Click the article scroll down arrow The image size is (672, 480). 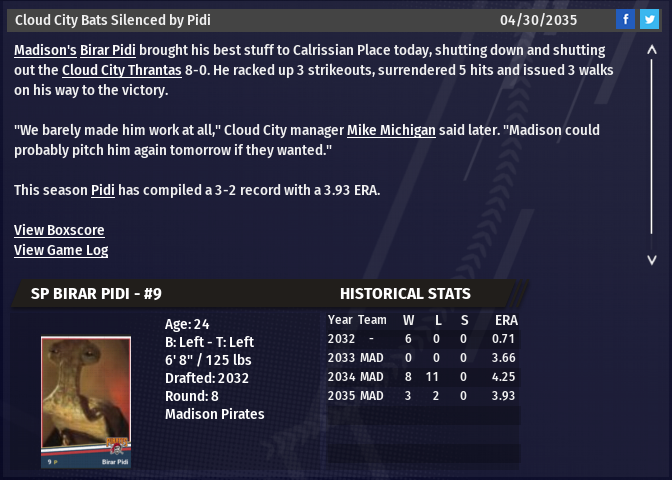(652, 259)
